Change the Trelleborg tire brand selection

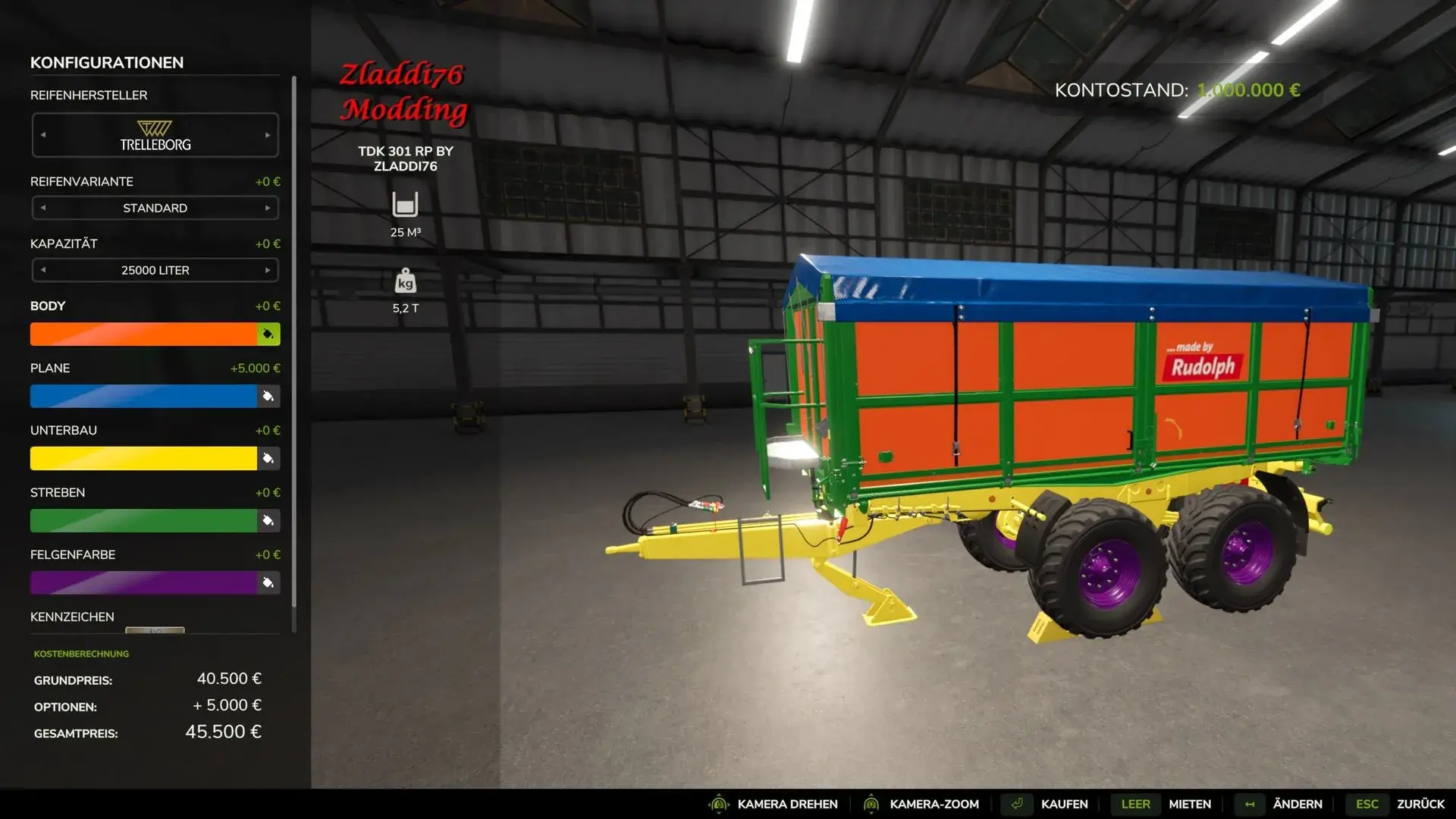155,134
